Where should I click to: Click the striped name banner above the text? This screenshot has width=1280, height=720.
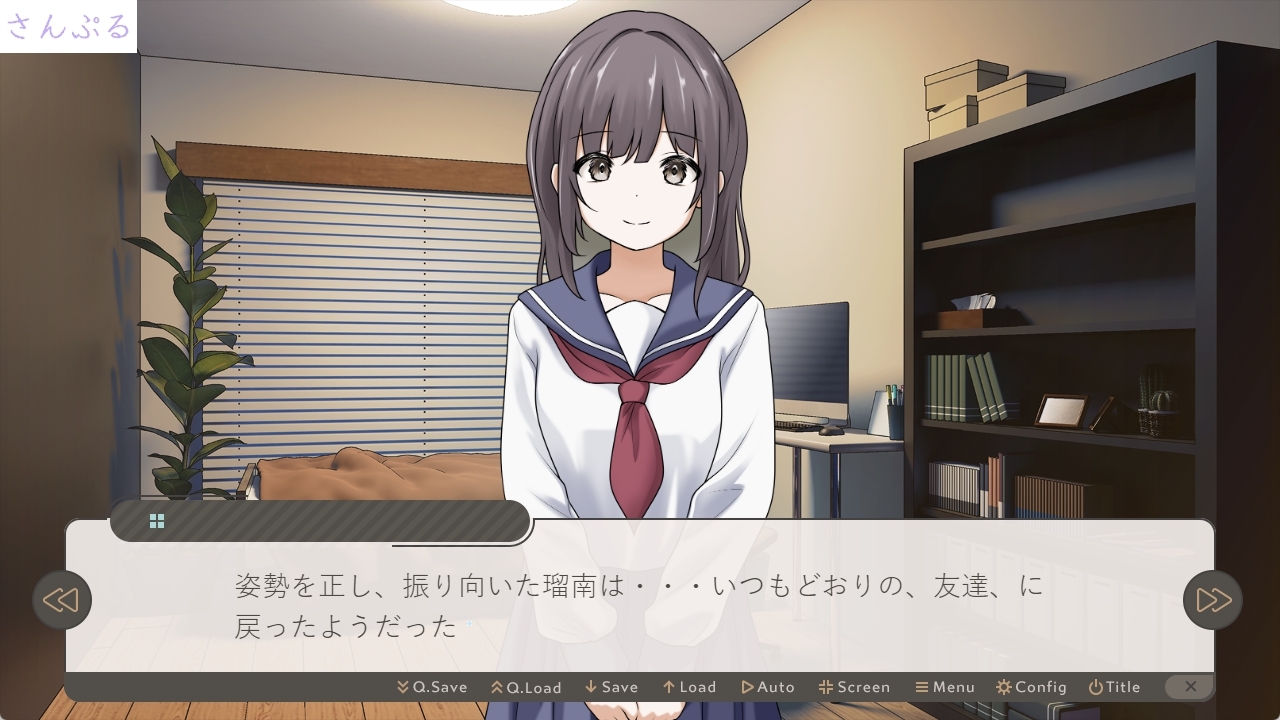[320, 520]
